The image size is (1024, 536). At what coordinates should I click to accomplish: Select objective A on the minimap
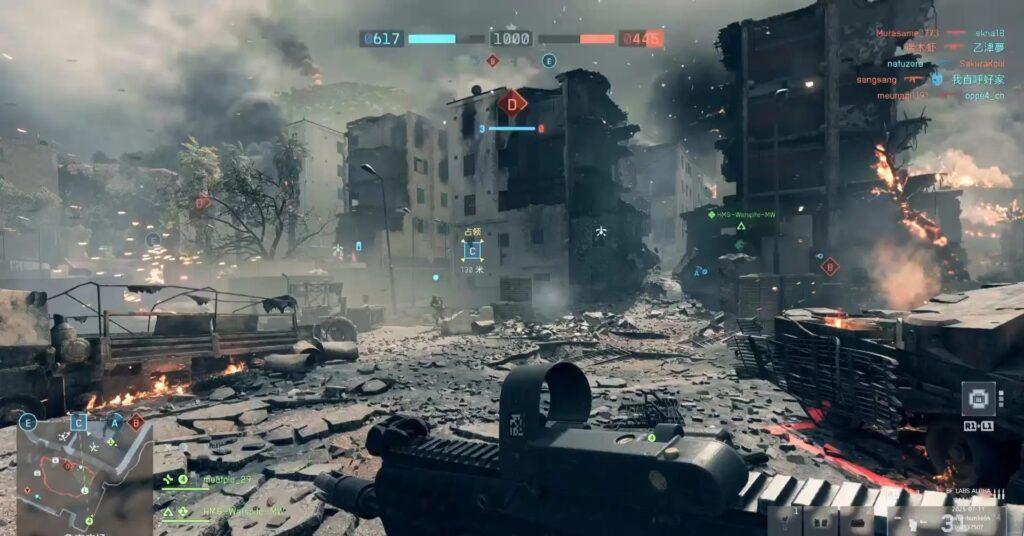coord(115,422)
